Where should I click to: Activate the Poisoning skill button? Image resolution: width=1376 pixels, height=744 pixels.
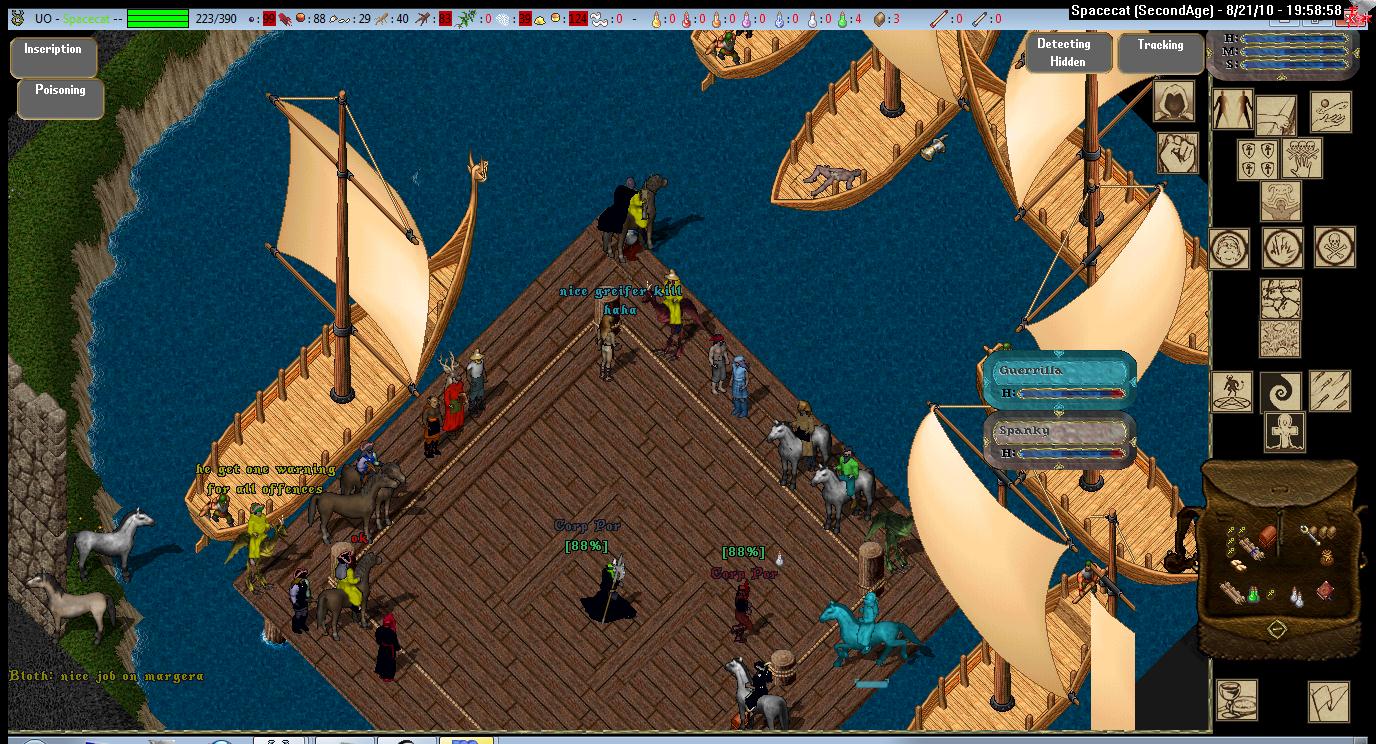pyautogui.click(x=60, y=97)
